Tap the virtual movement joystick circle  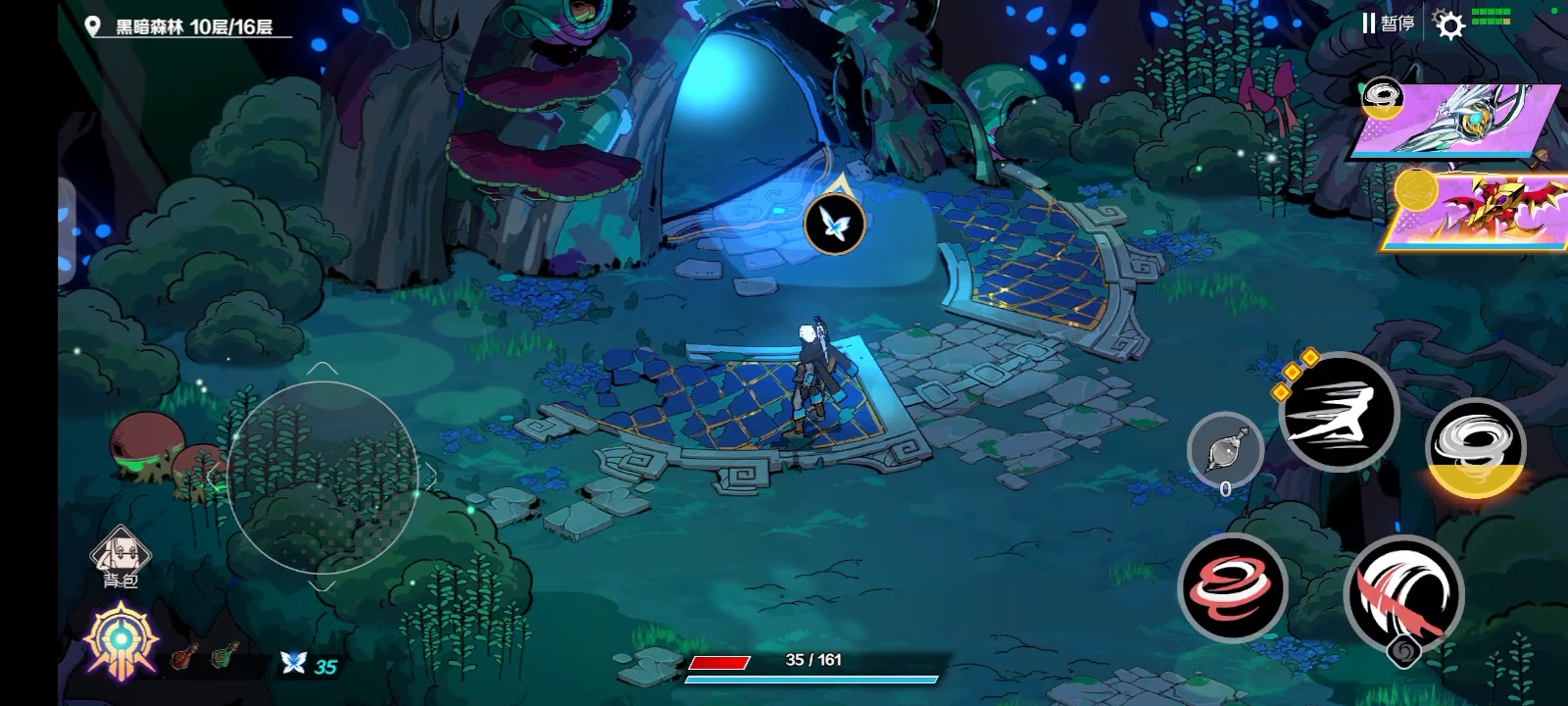click(322, 476)
